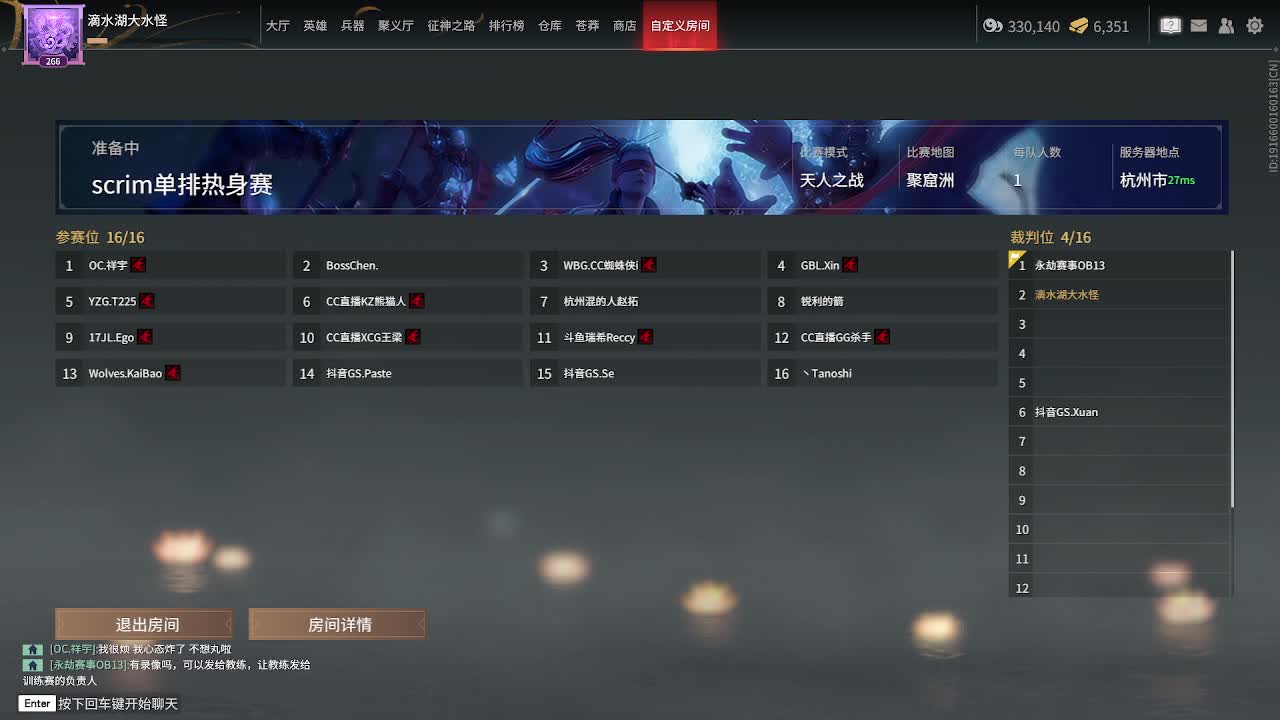Click the red live badge beside WBG.CC蜘蛛侠

click(x=649, y=265)
